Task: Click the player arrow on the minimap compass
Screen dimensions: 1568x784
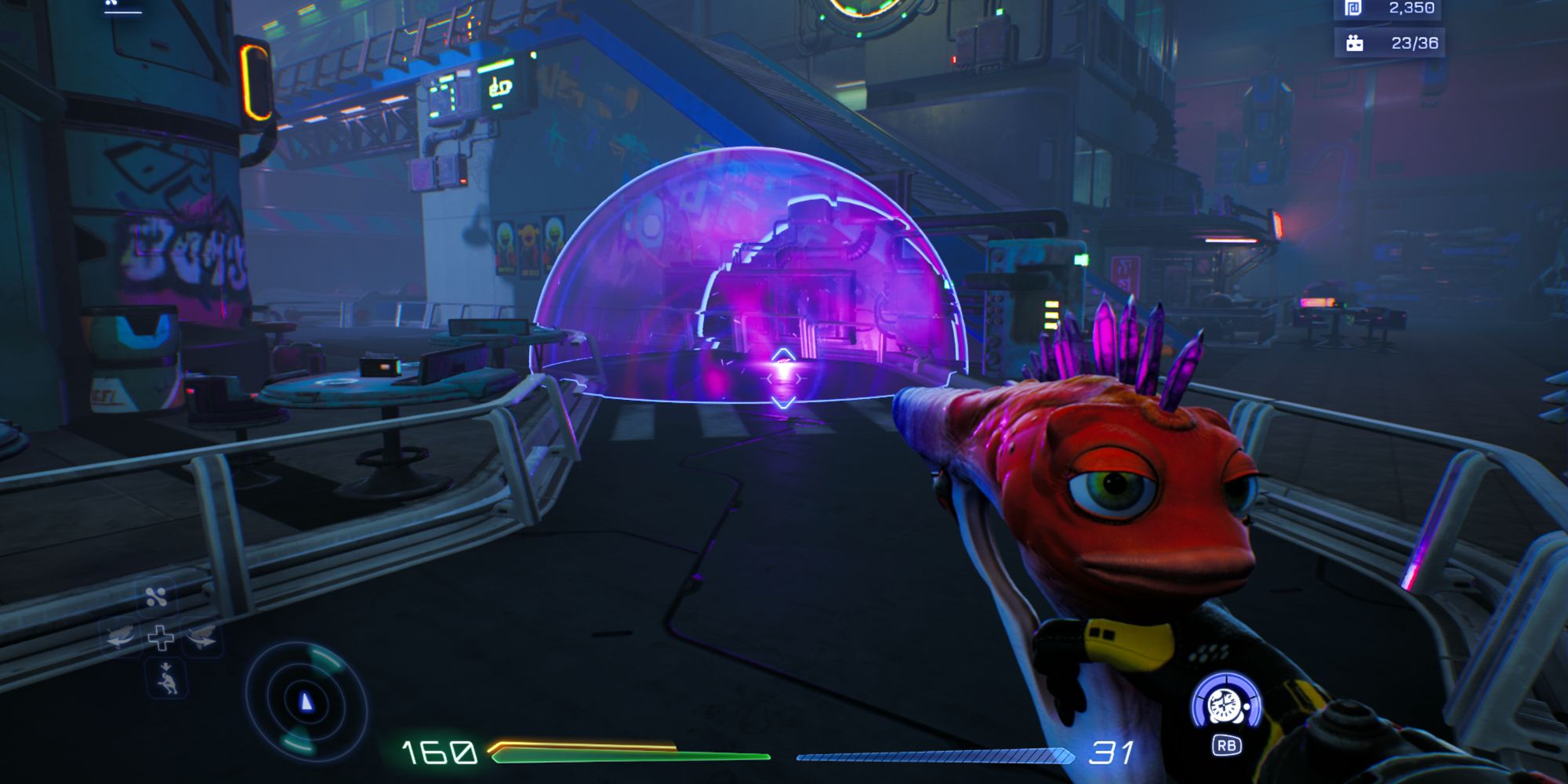Action: click(307, 701)
